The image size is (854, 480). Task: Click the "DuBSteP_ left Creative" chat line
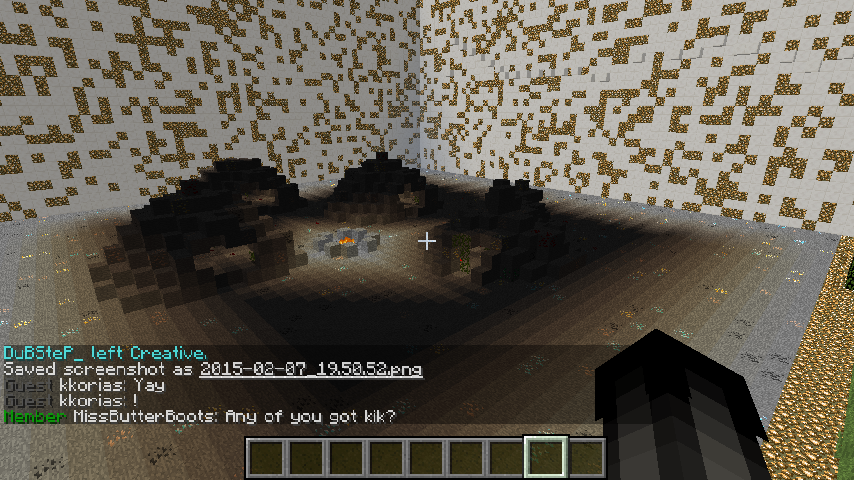[x=105, y=353]
